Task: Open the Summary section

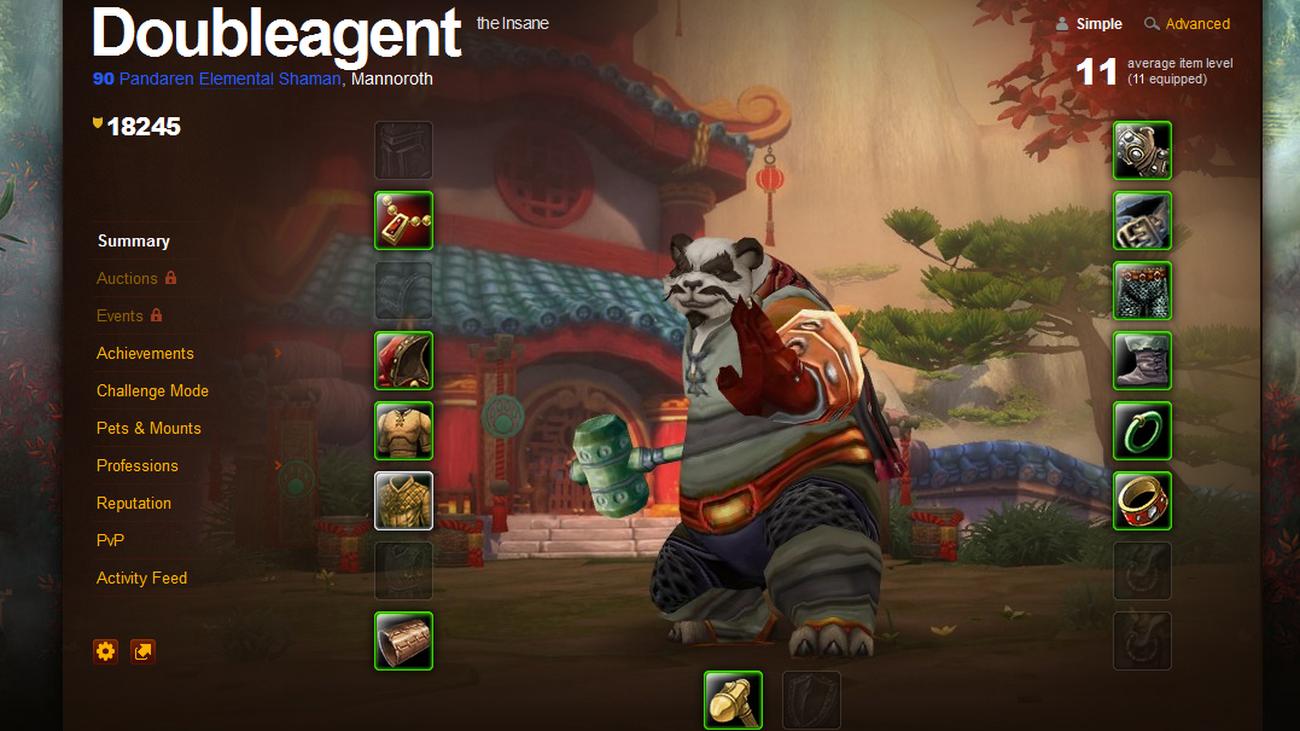Action: click(x=133, y=241)
